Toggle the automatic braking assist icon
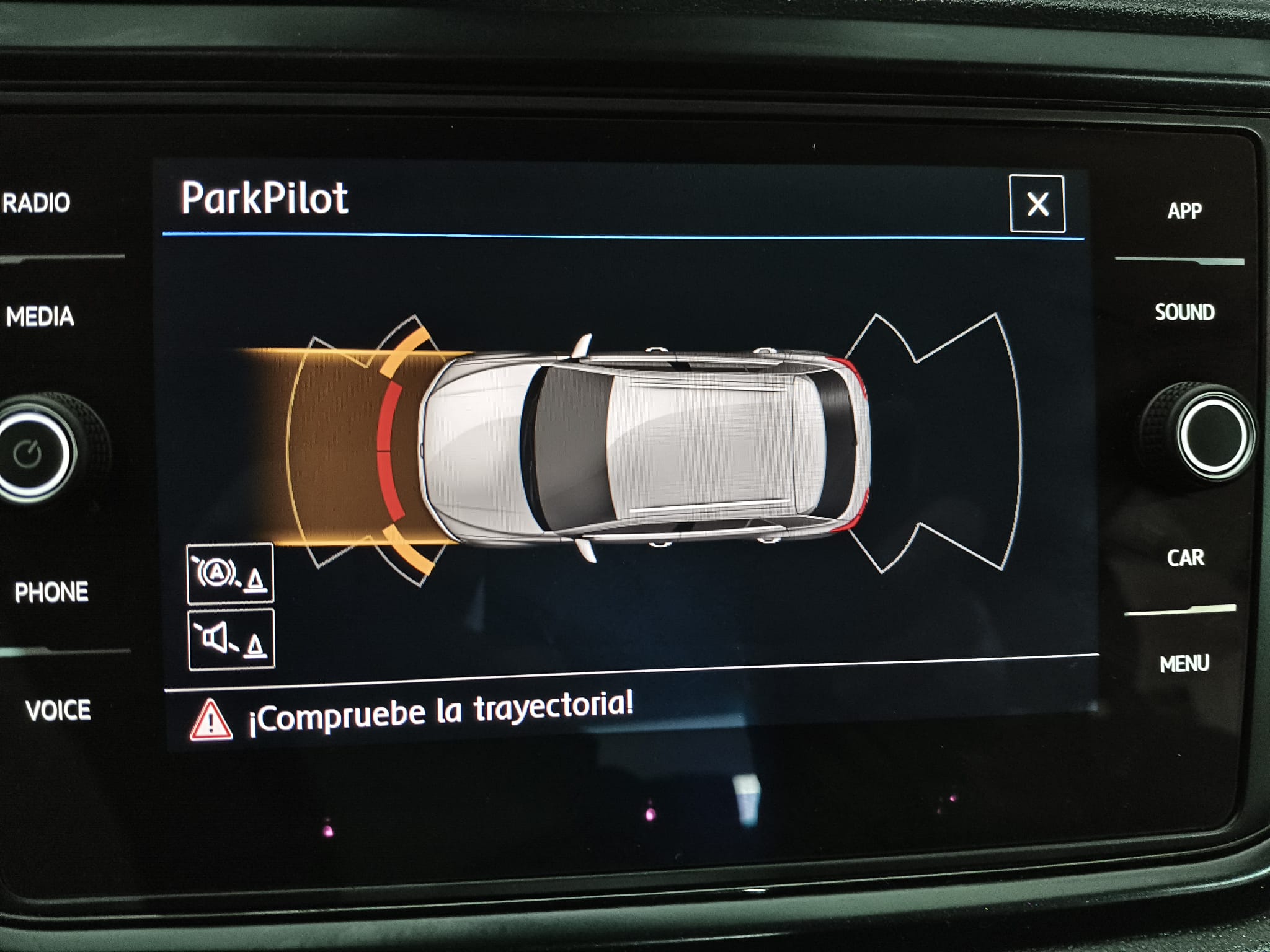 click(x=230, y=573)
